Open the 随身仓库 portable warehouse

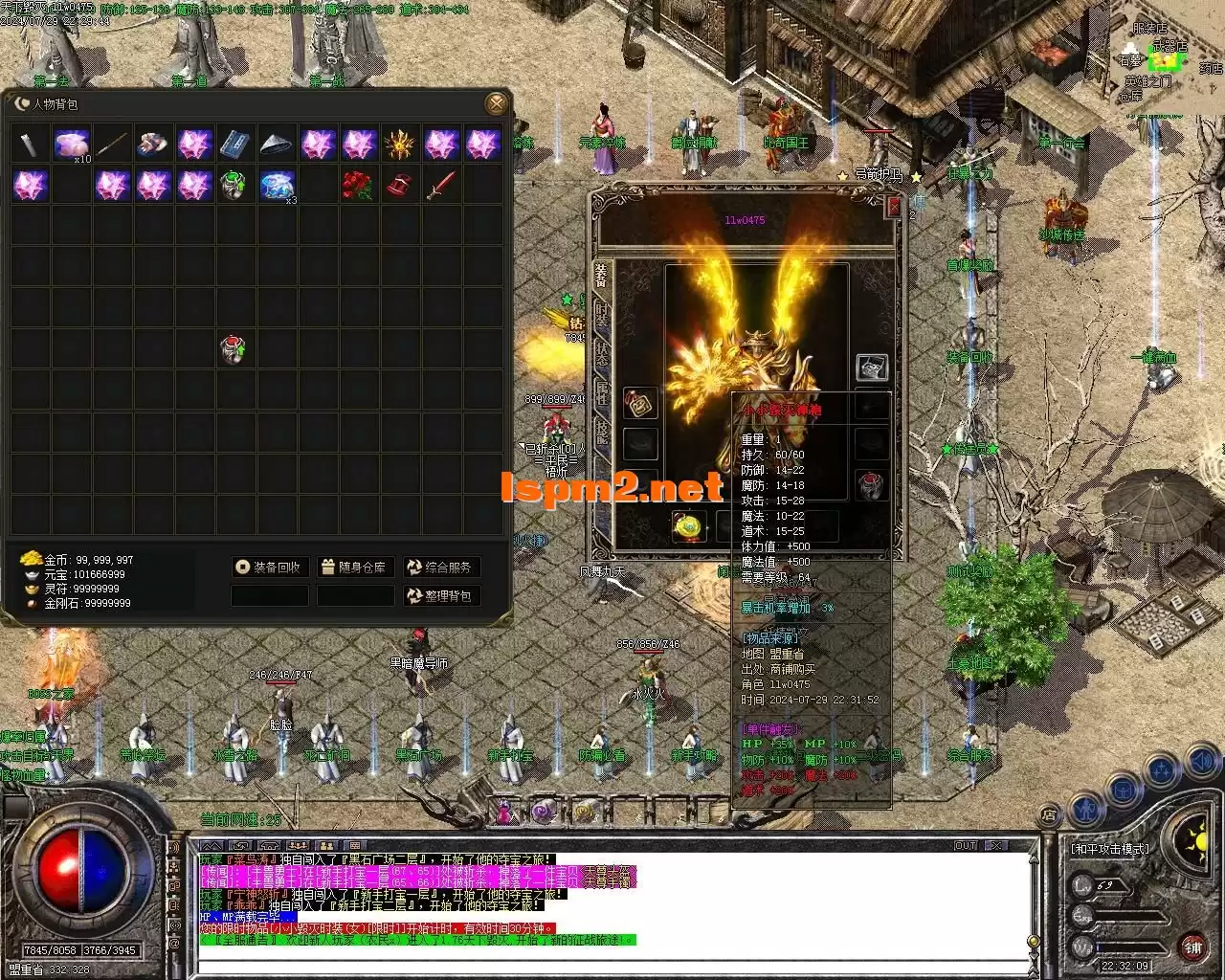click(355, 568)
